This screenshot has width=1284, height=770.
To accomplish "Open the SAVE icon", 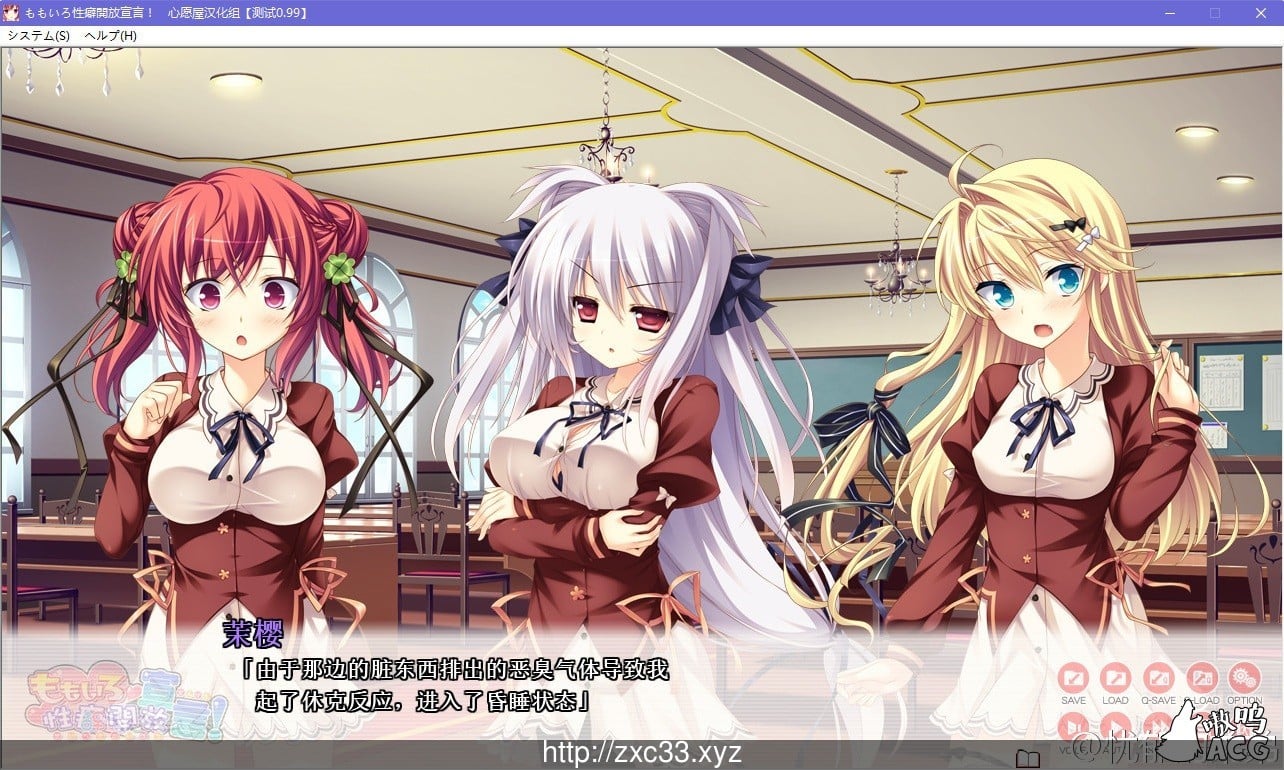I will pyautogui.click(x=1073, y=677).
